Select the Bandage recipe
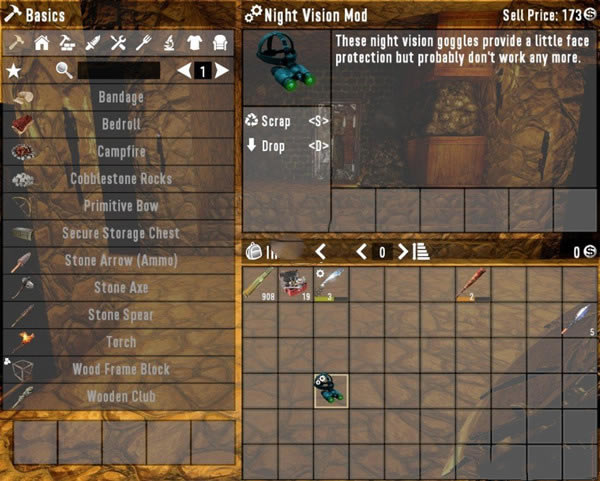The image size is (600, 481). click(120, 98)
